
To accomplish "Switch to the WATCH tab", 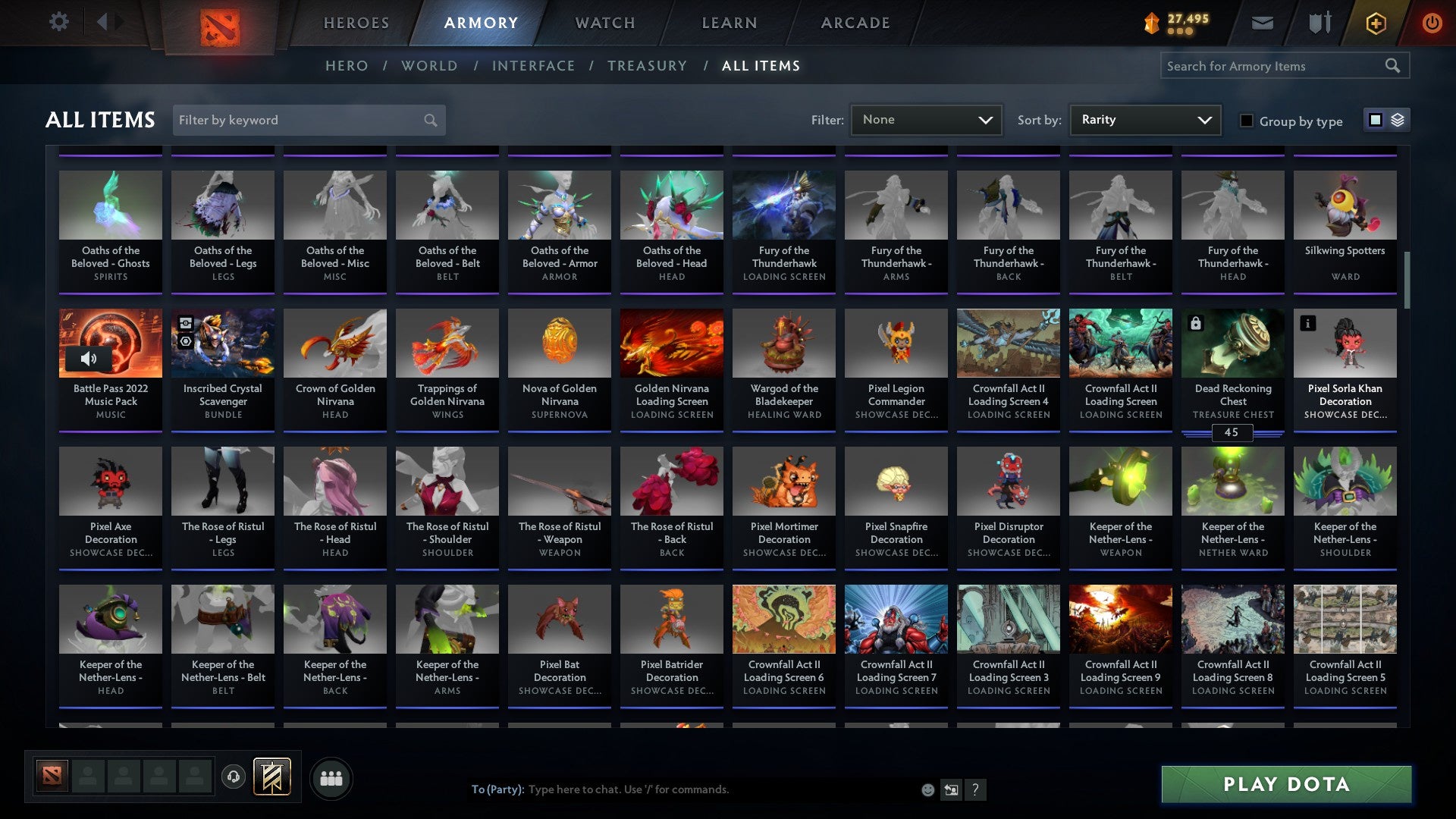I will click(x=604, y=23).
